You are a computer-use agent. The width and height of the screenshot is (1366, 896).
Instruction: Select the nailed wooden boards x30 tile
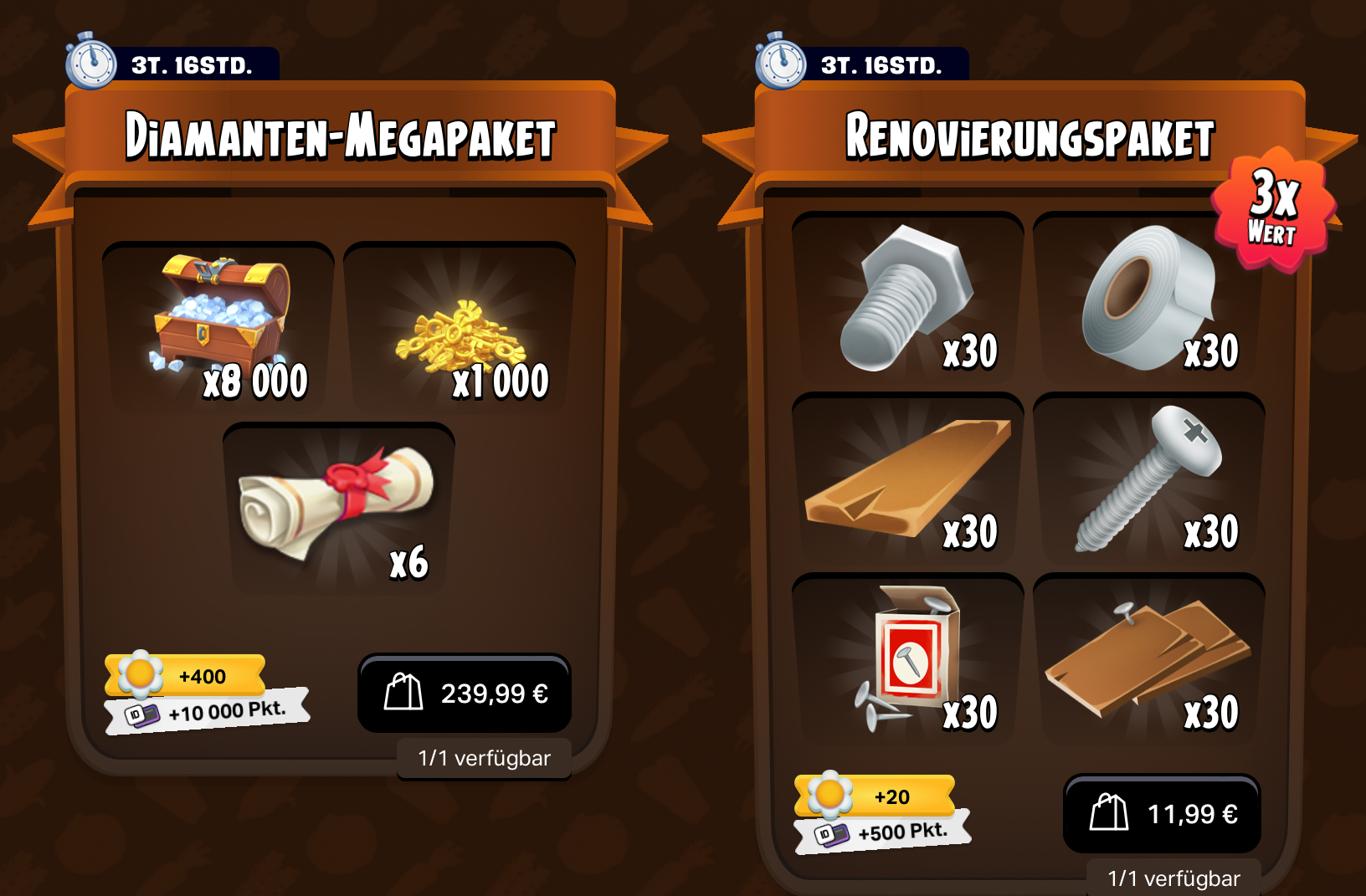(x=1148, y=659)
